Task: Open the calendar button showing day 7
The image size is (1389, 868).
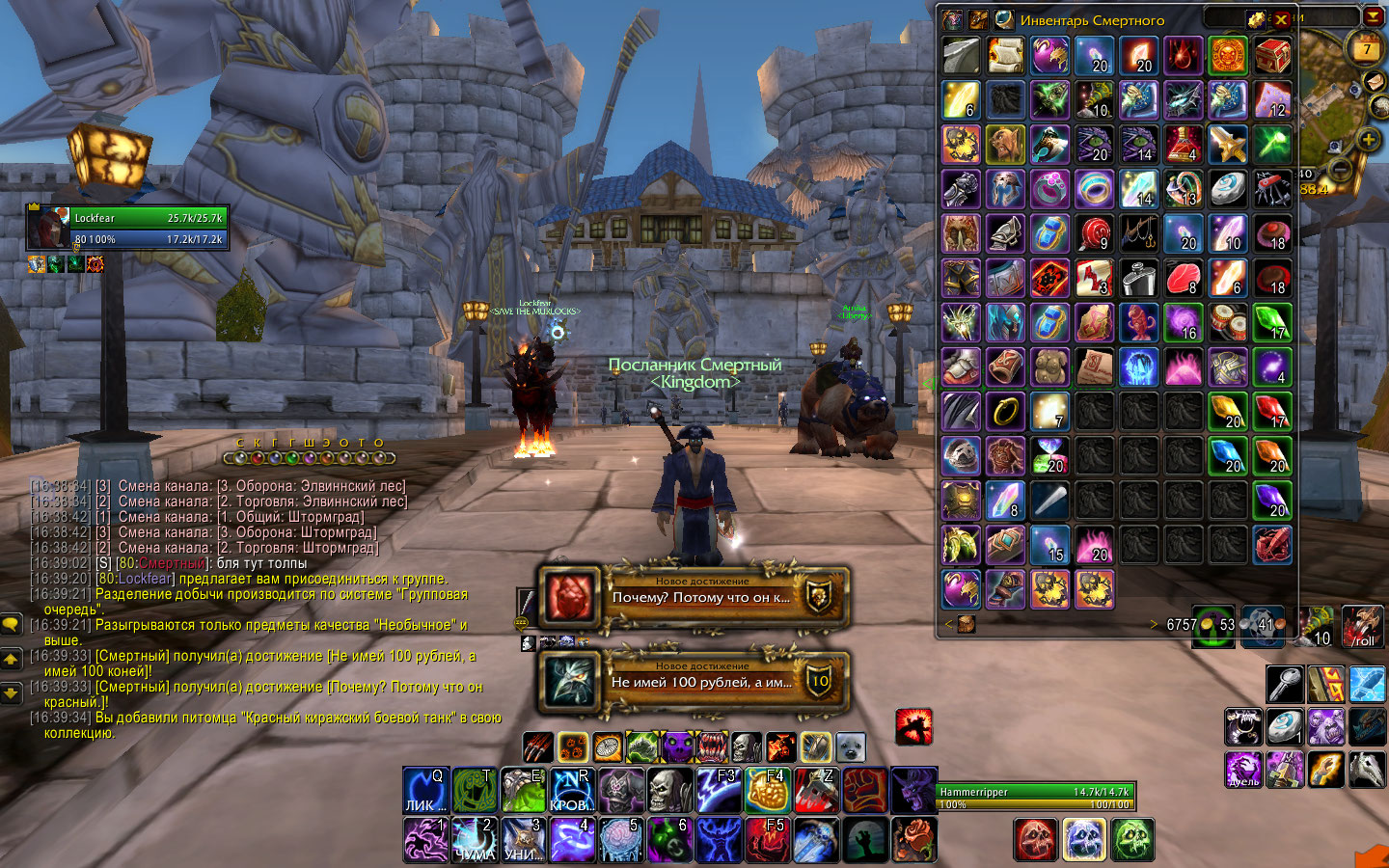Action: pyautogui.click(x=1366, y=48)
